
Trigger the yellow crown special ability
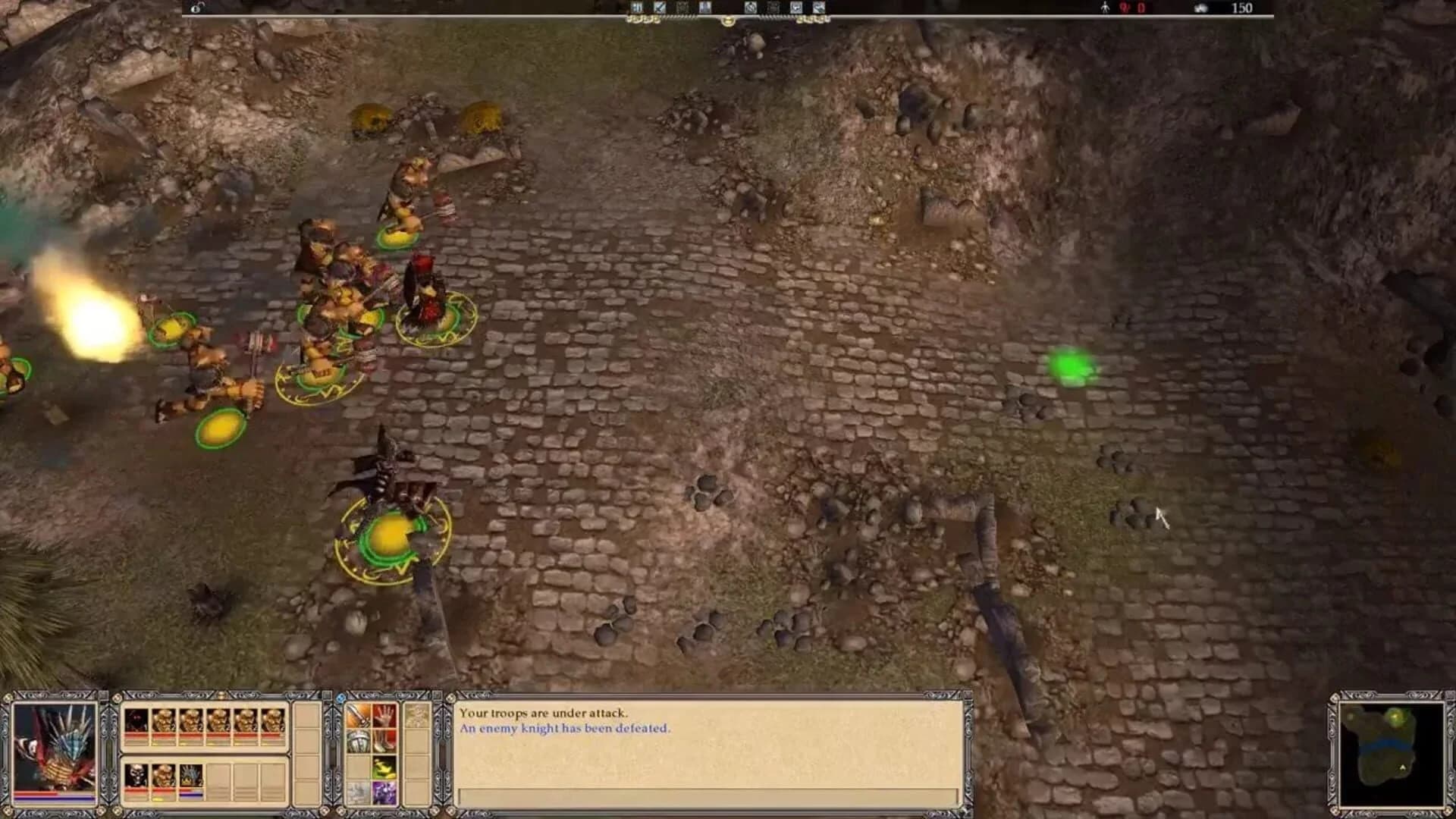pyautogui.click(x=385, y=767)
